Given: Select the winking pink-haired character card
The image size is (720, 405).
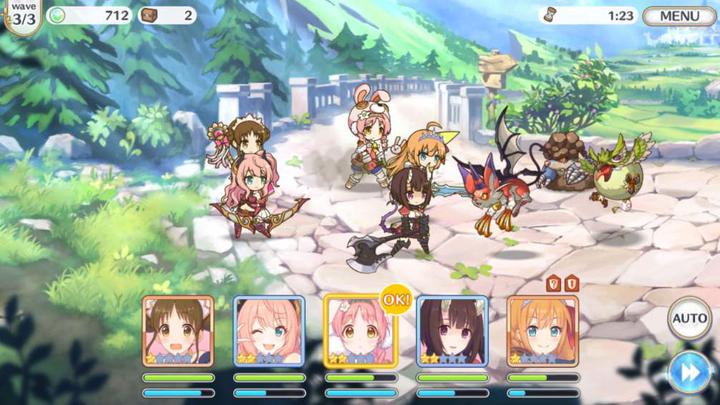Looking at the screenshot, I should (269, 331).
